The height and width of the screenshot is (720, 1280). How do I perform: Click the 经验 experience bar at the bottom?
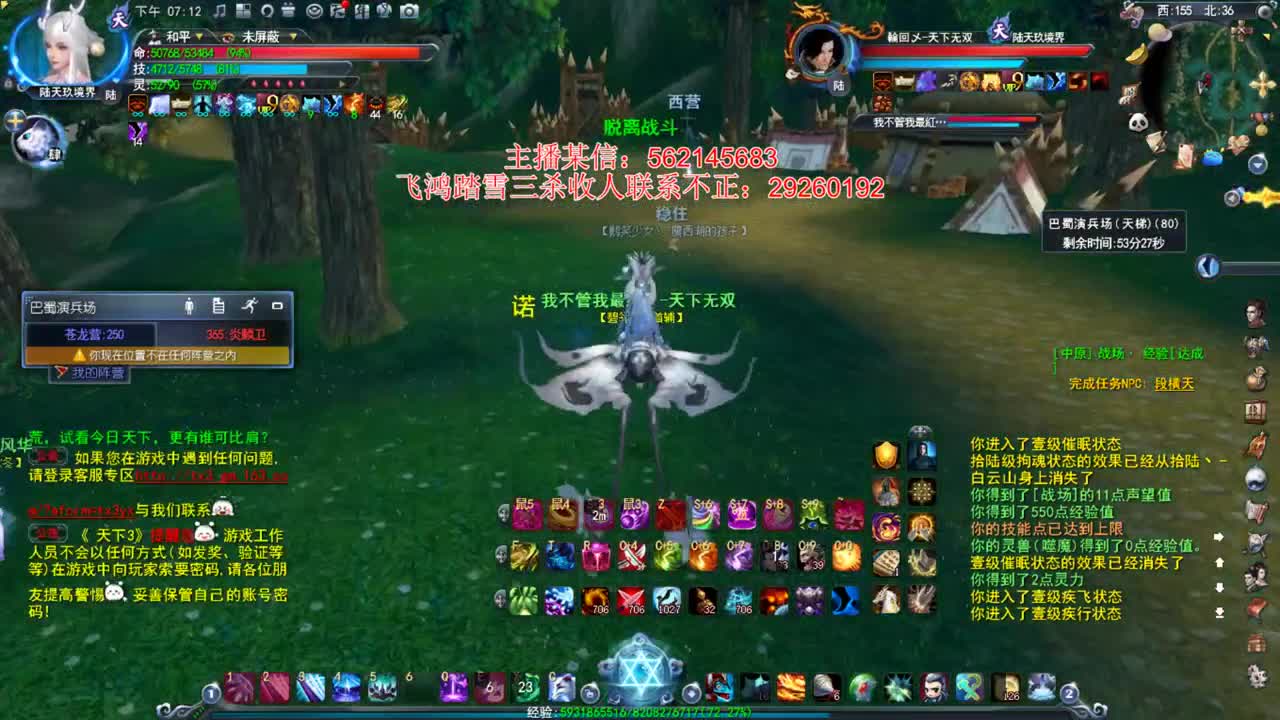click(640, 713)
